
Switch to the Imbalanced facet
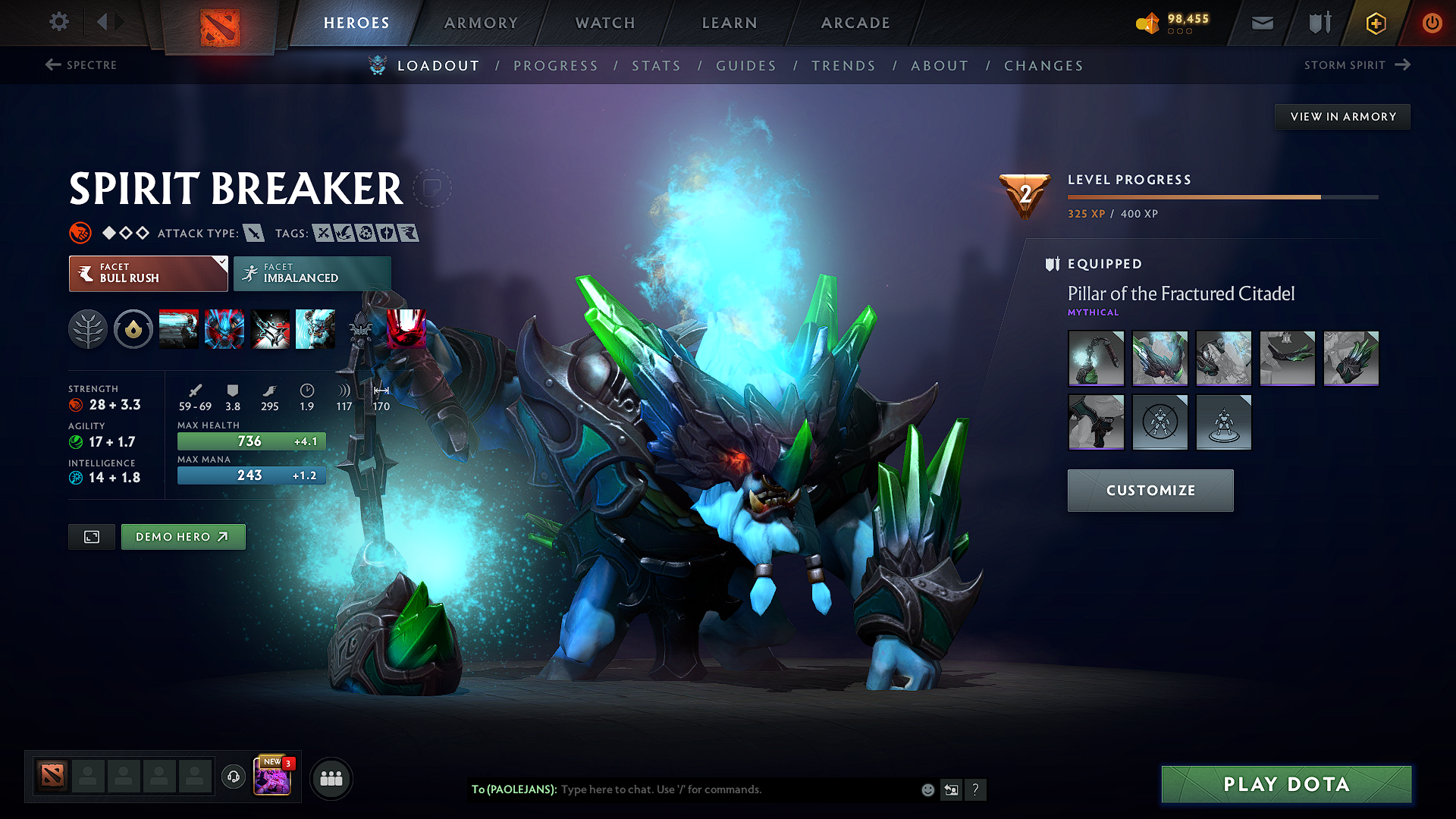[312, 273]
